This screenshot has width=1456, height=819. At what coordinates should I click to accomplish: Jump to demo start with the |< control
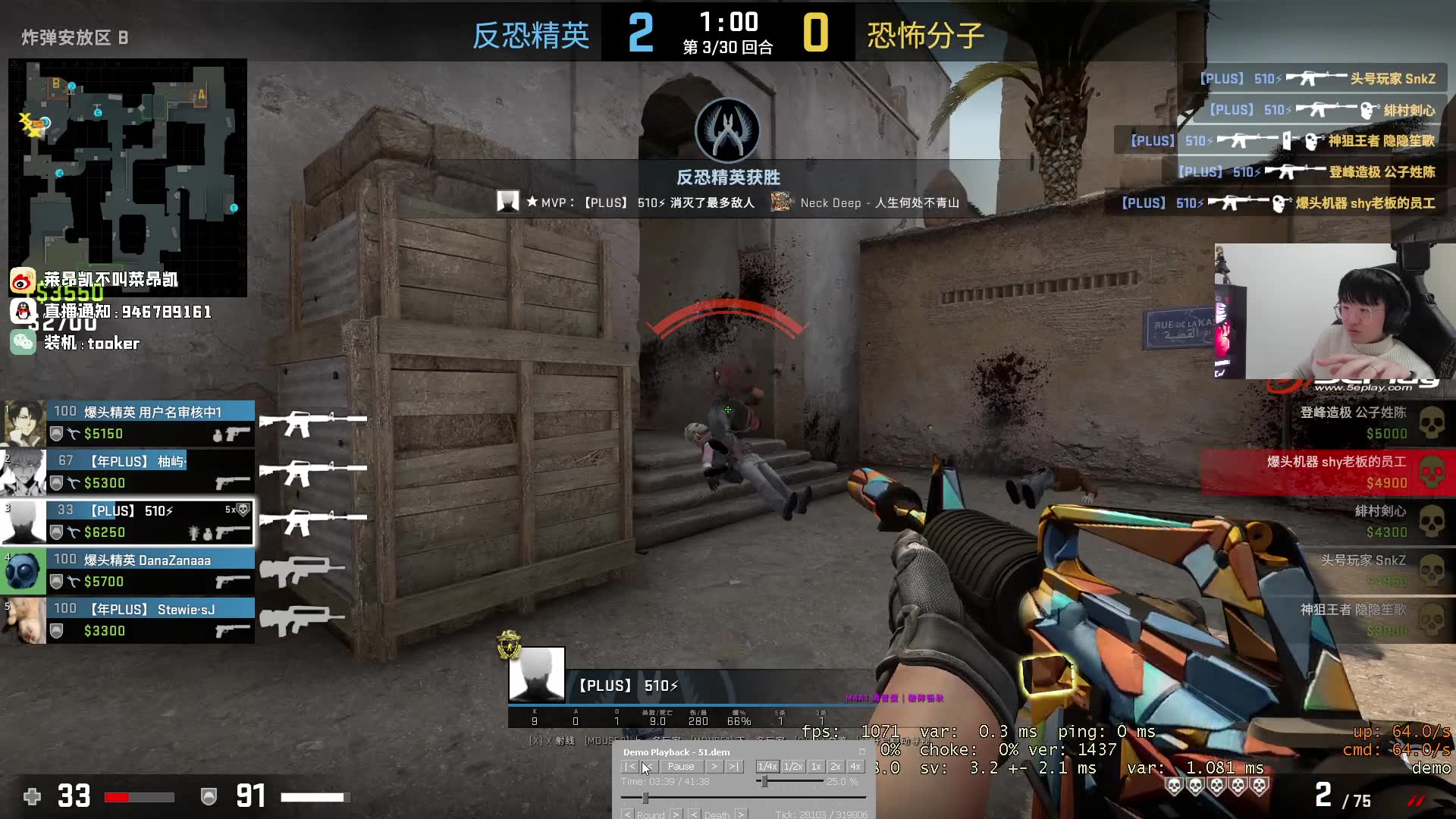[629, 767]
